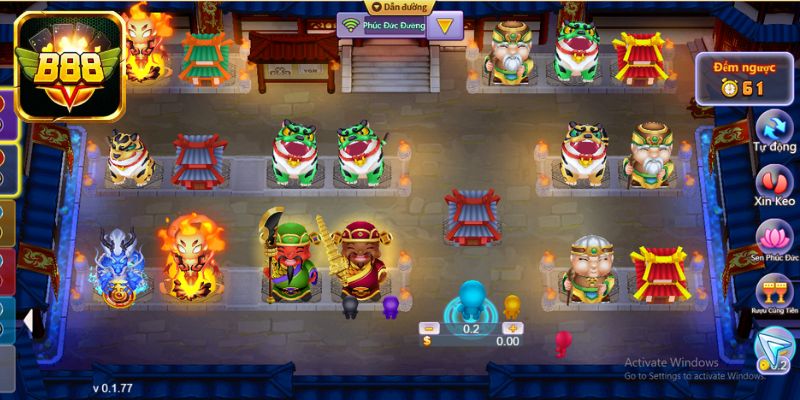Decrease the bet with the minus button

pos(428,327)
